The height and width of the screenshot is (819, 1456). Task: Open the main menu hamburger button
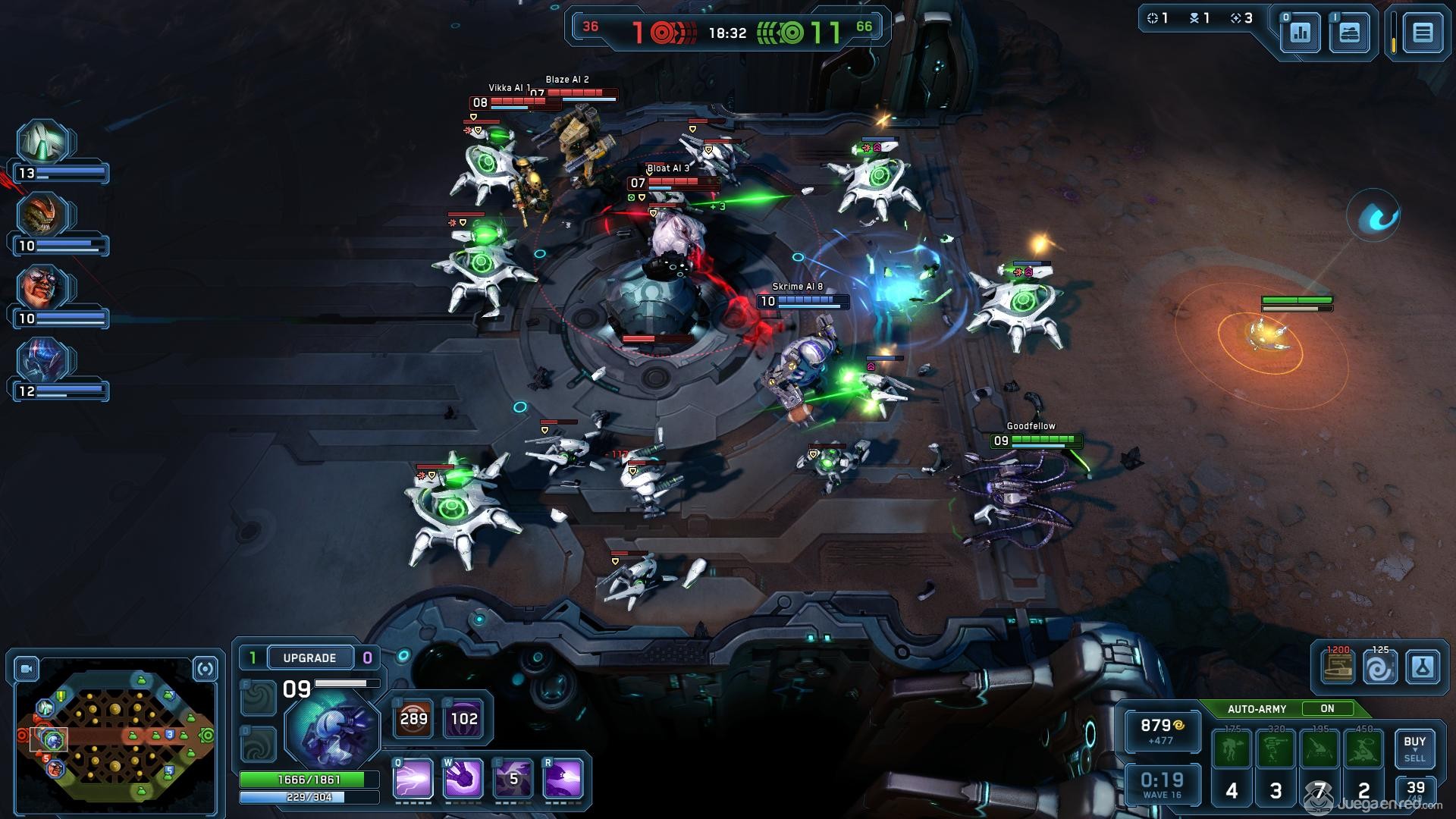pyautogui.click(x=1422, y=33)
